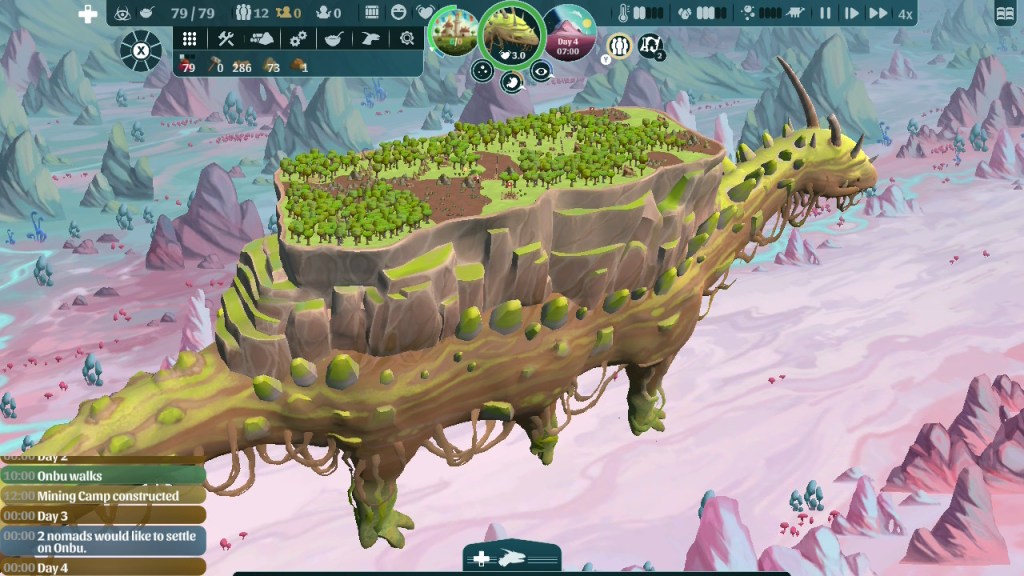Viewport: 1024px width, 576px height.
Task: Select the resource pile build category
Action: (x=261, y=38)
